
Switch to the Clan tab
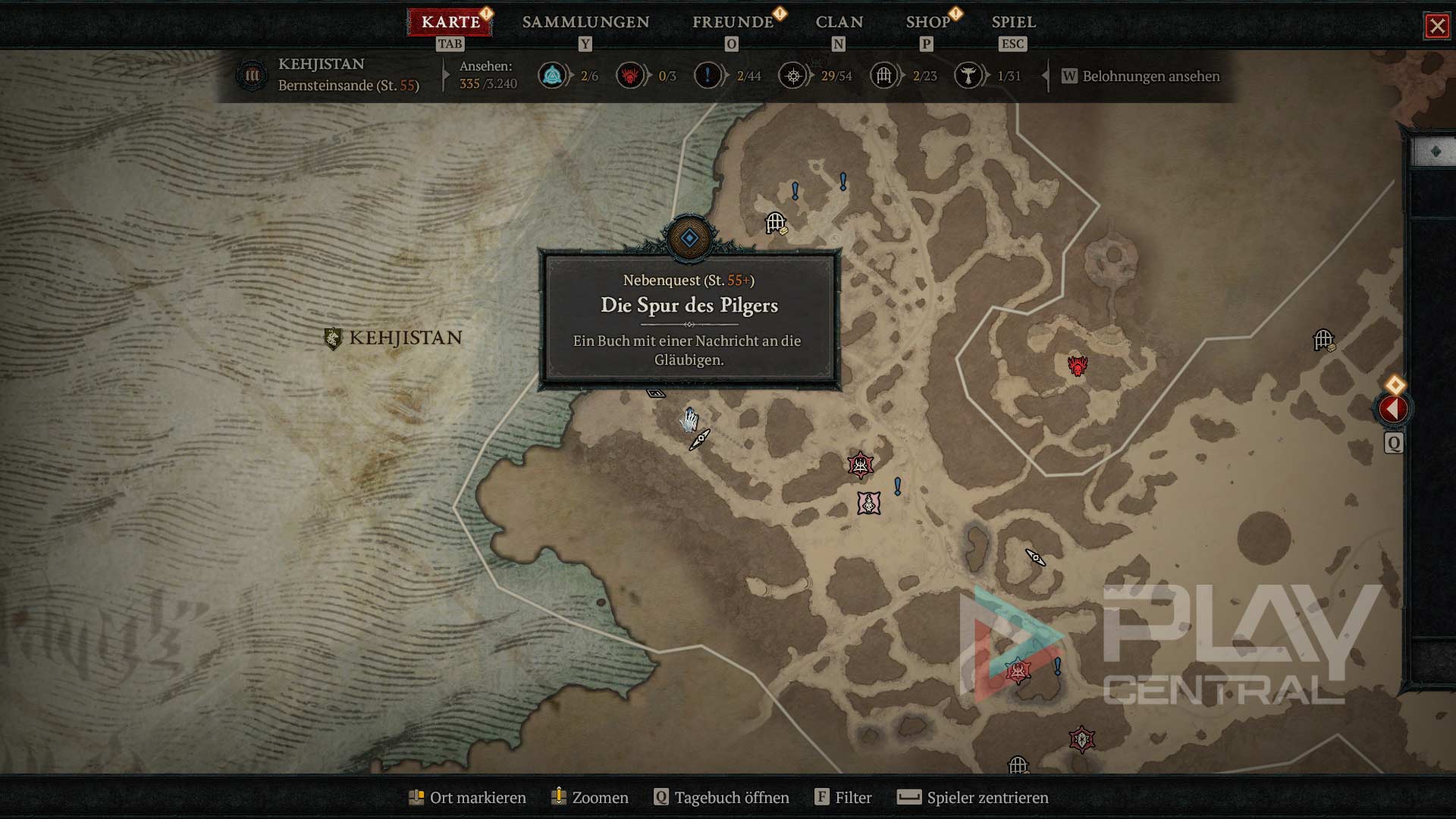839,22
